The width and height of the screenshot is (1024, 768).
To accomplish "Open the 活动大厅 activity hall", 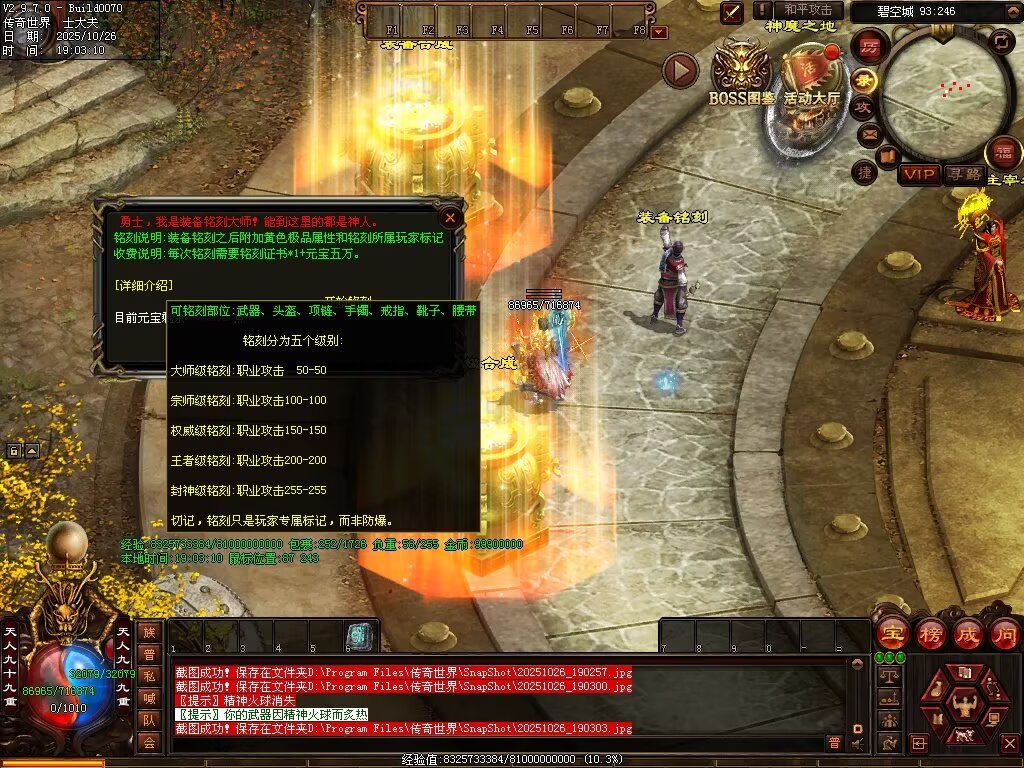I will tap(811, 78).
